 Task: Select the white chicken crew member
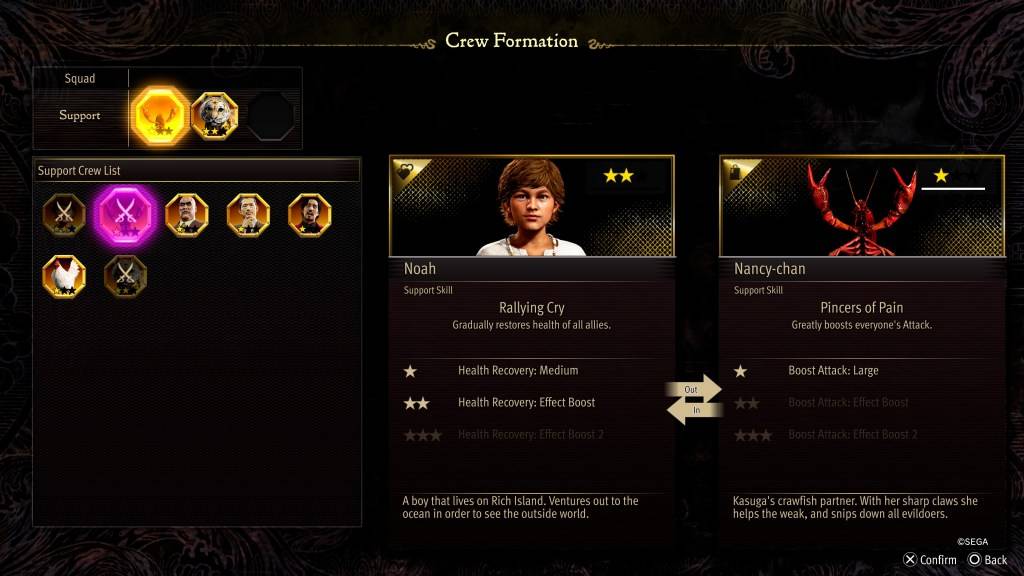click(64, 275)
